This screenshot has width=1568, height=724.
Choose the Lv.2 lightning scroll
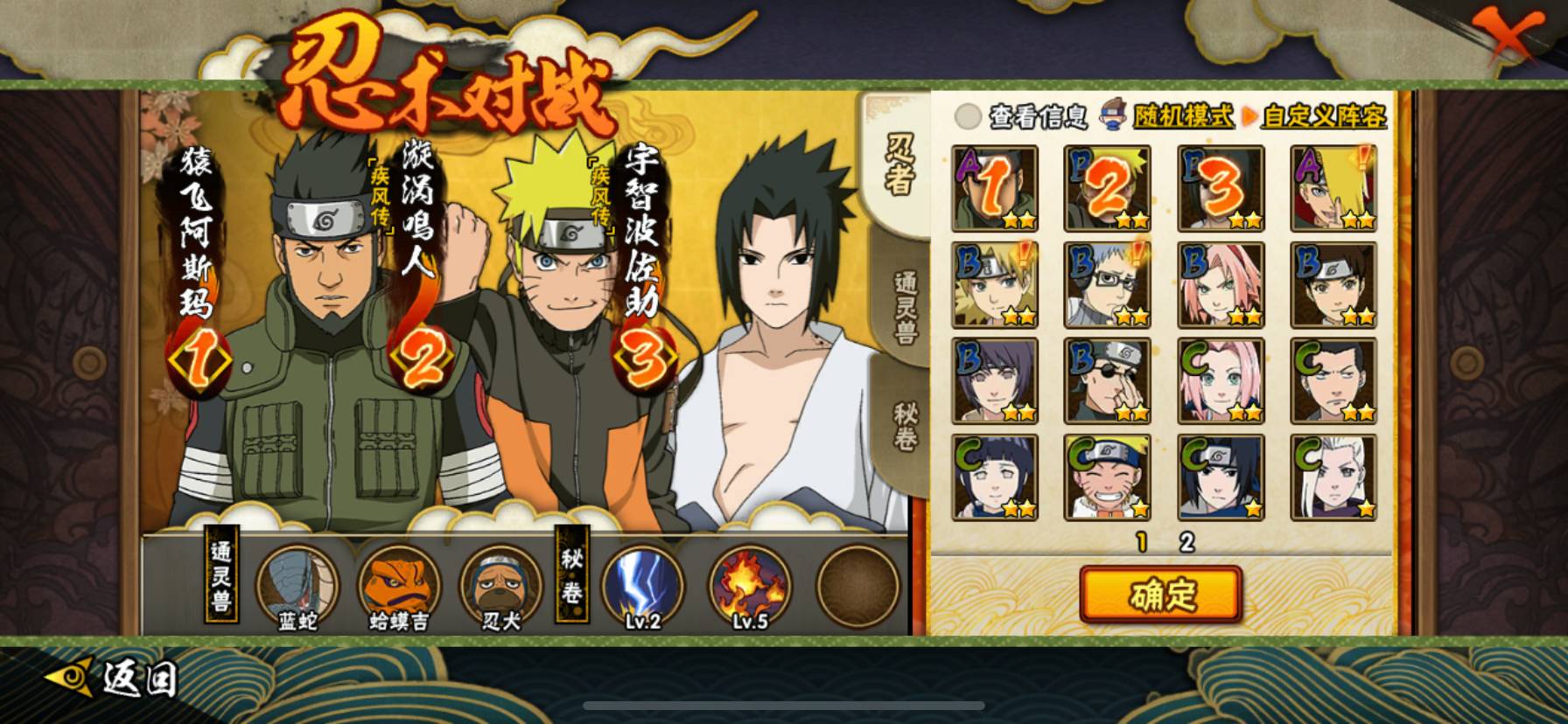[642, 584]
